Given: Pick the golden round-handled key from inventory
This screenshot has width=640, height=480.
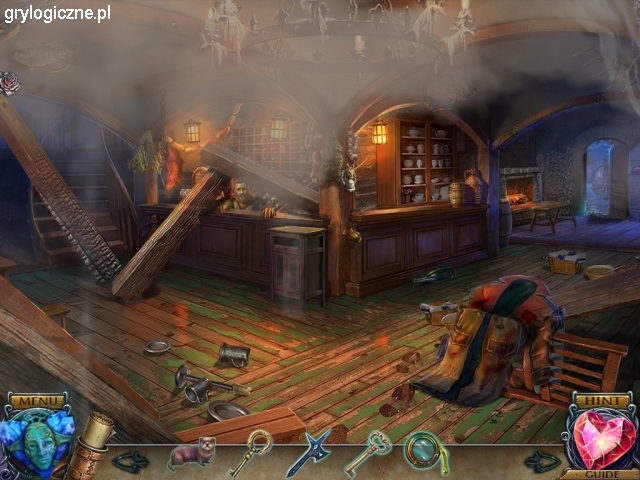Looking at the screenshot, I should tap(250, 452).
